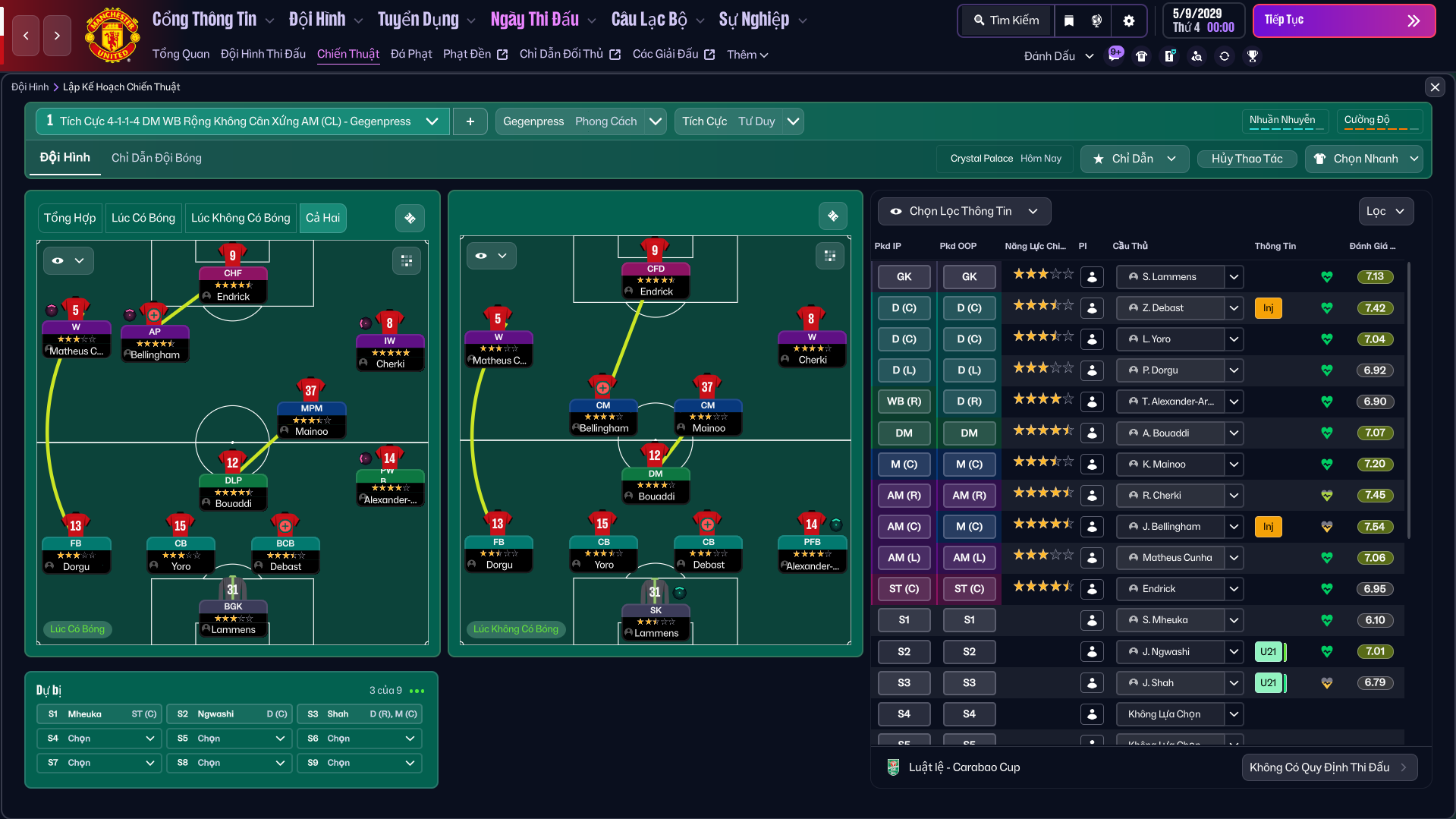The width and height of the screenshot is (1456, 819).
Task: Switch to the Chỉ Dẫn Đội Bóng tab
Action: [156, 158]
